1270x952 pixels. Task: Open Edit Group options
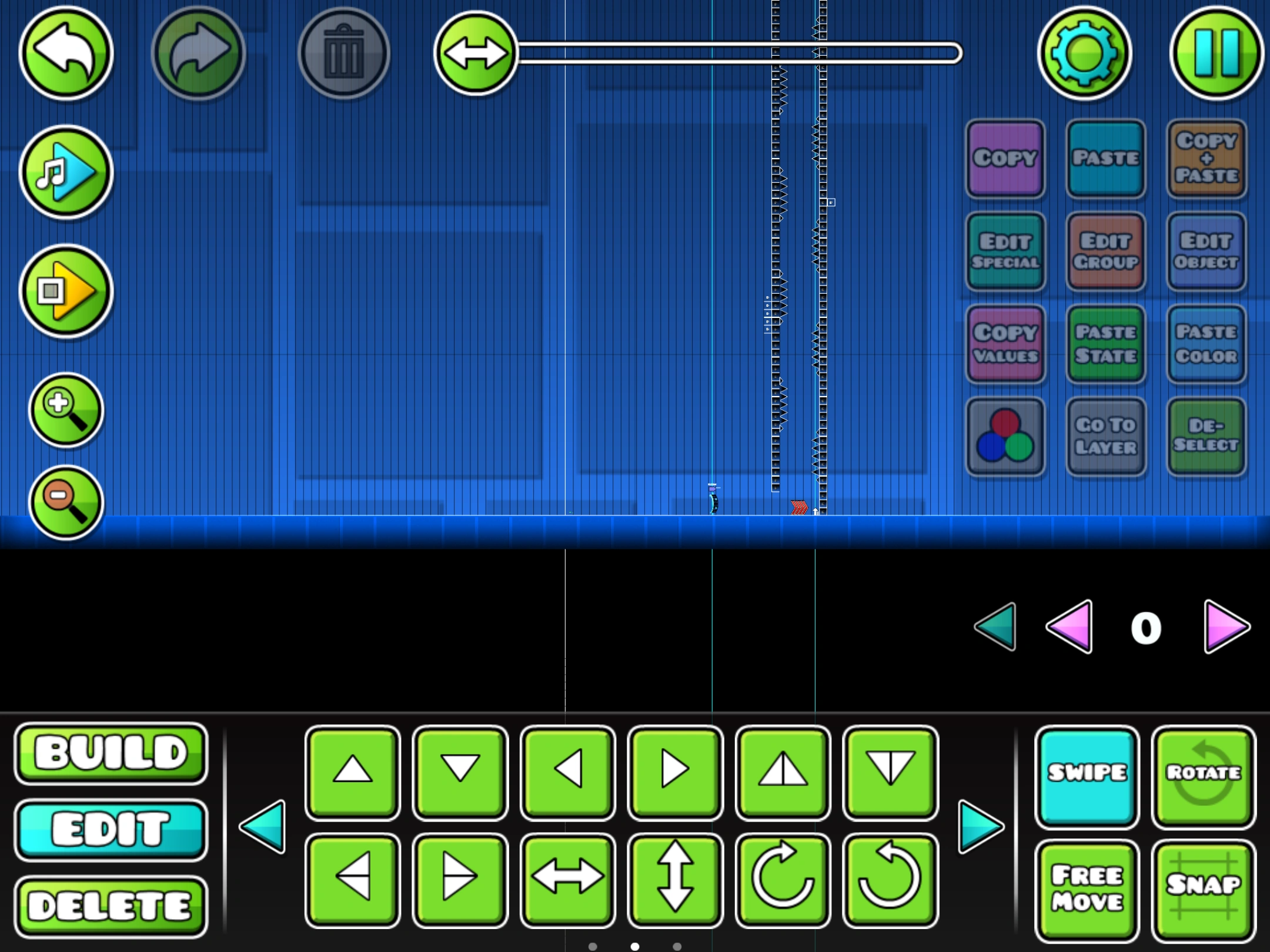click(x=1105, y=252)
